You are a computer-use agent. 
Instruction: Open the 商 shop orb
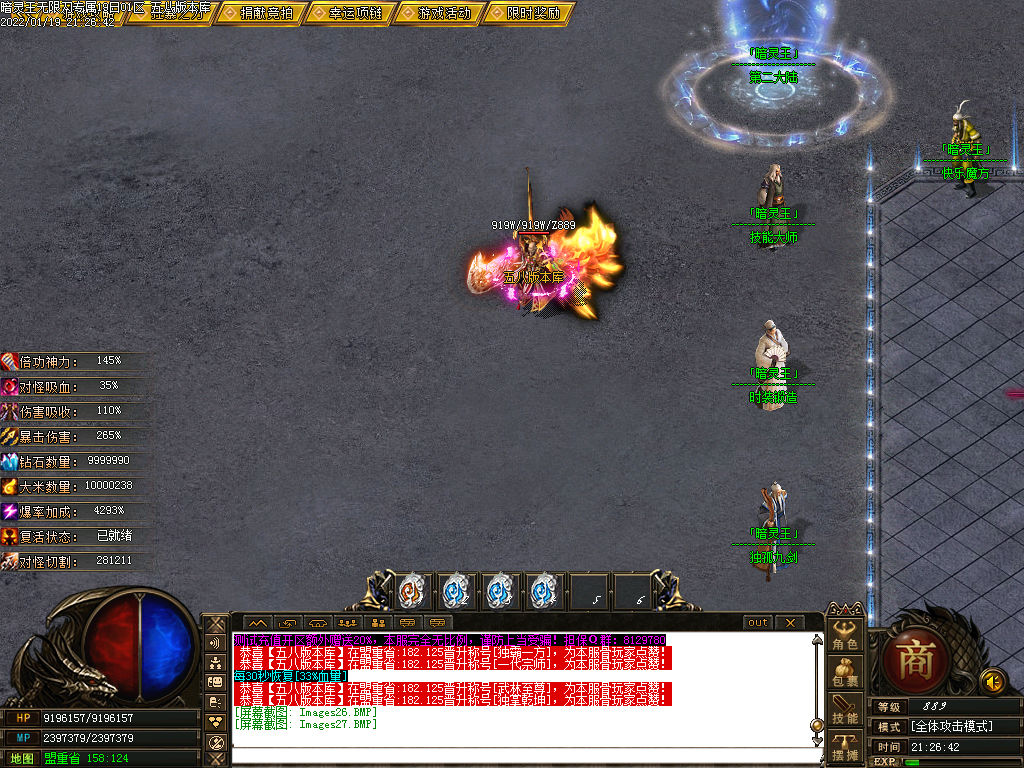(914, 660)
